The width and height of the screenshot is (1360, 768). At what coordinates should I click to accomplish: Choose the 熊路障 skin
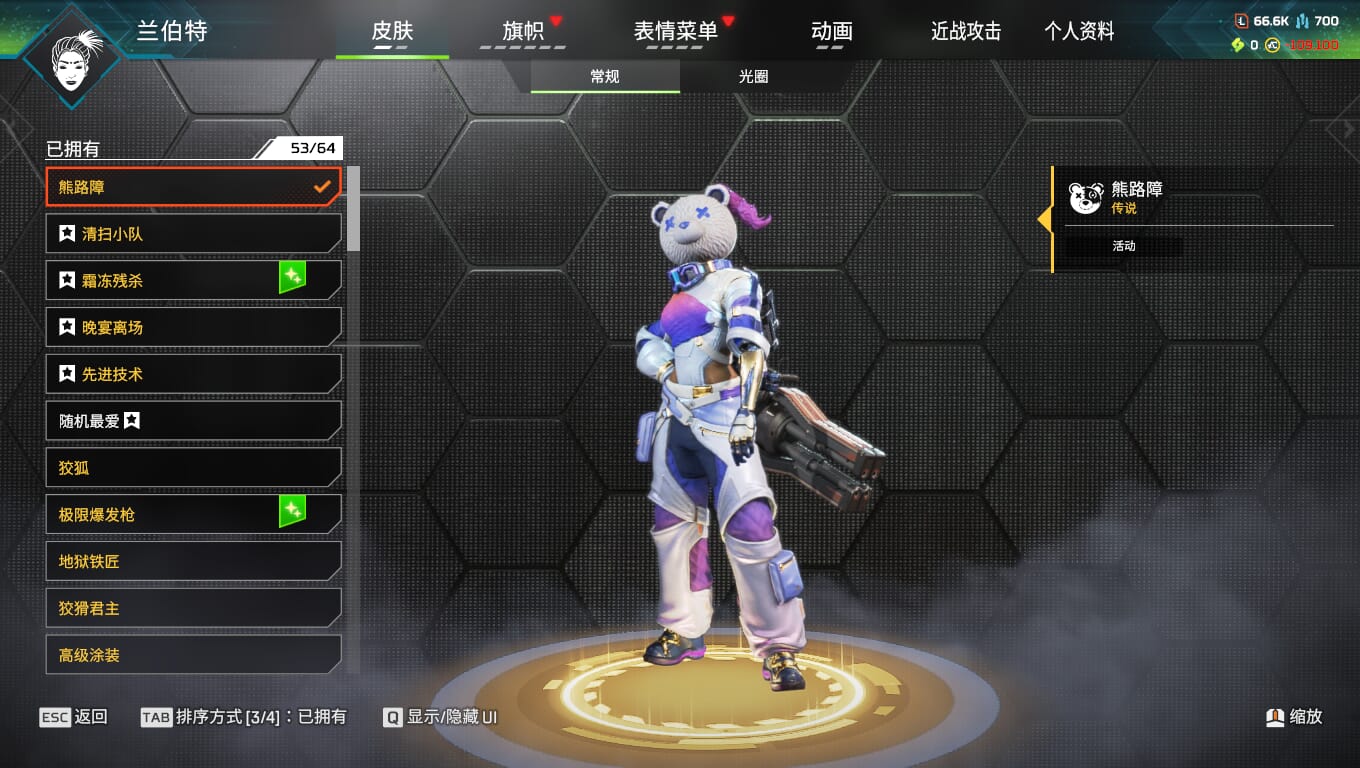coord(193,187)
